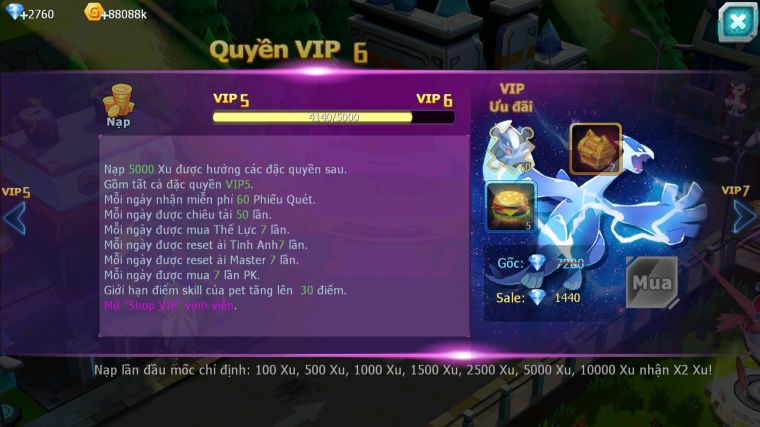Close the VIP privileges window
760x427 pixels.
(x=736, y=21)
